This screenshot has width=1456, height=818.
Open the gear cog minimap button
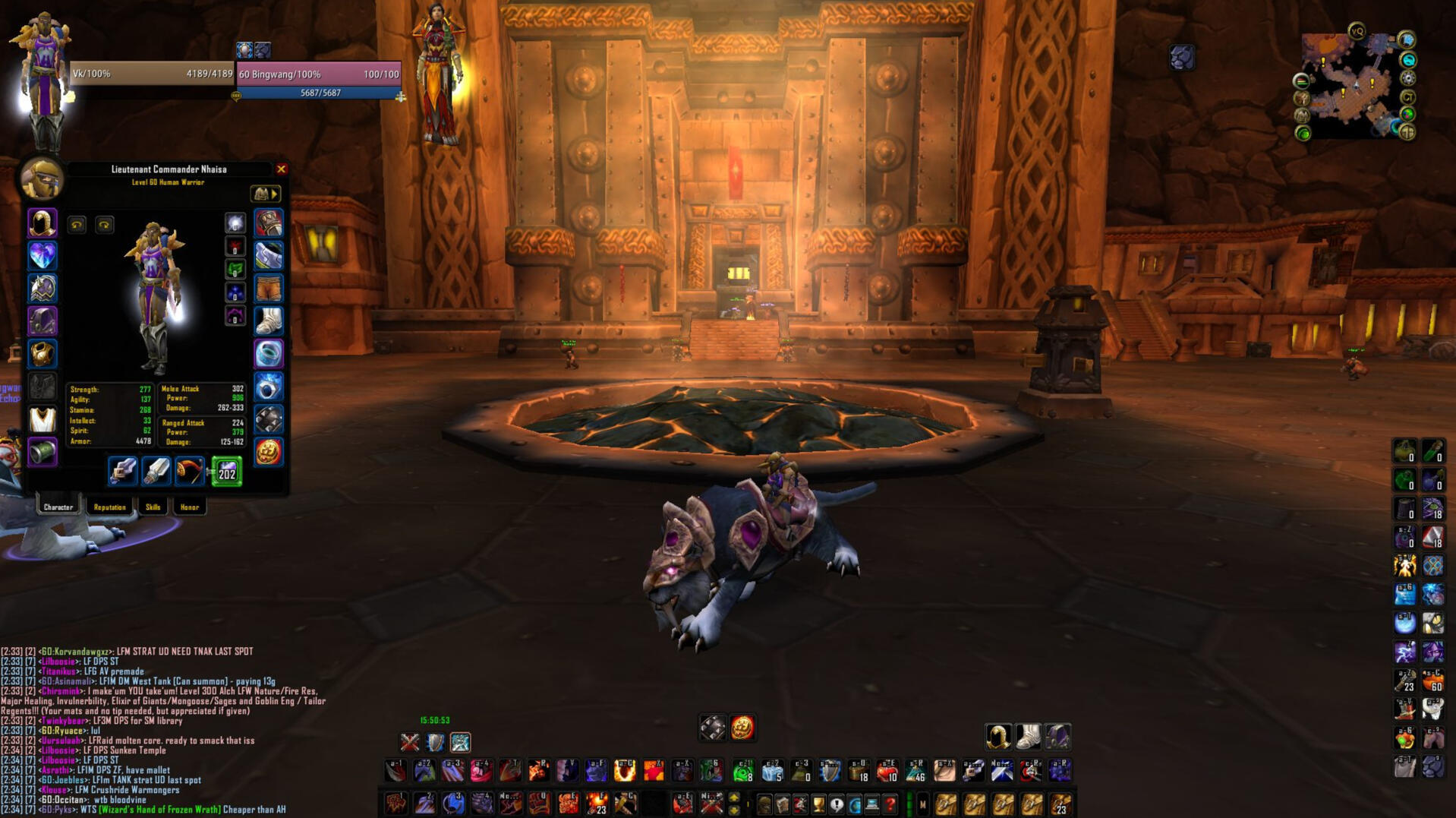[1408, 78]
